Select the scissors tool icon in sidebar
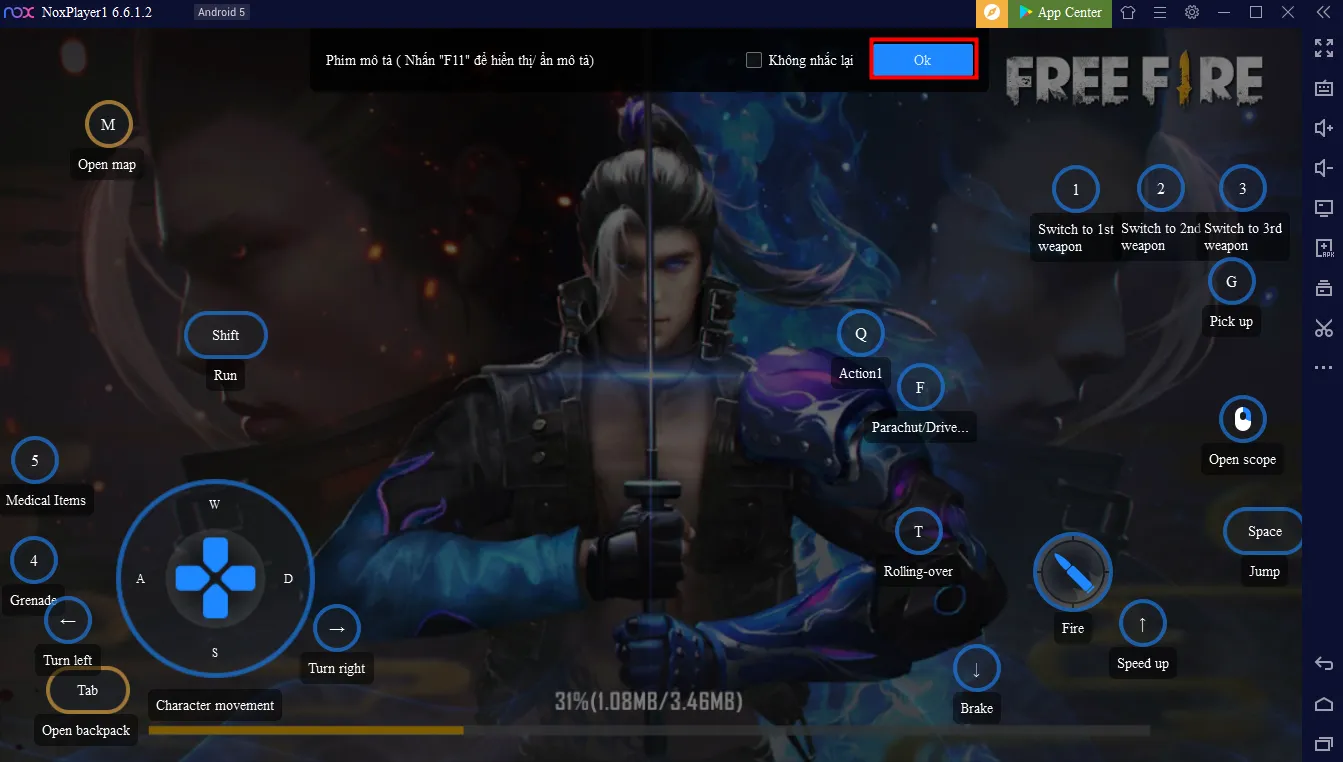This screenshot has height=762, width=1343. (x=1323, y=327)
